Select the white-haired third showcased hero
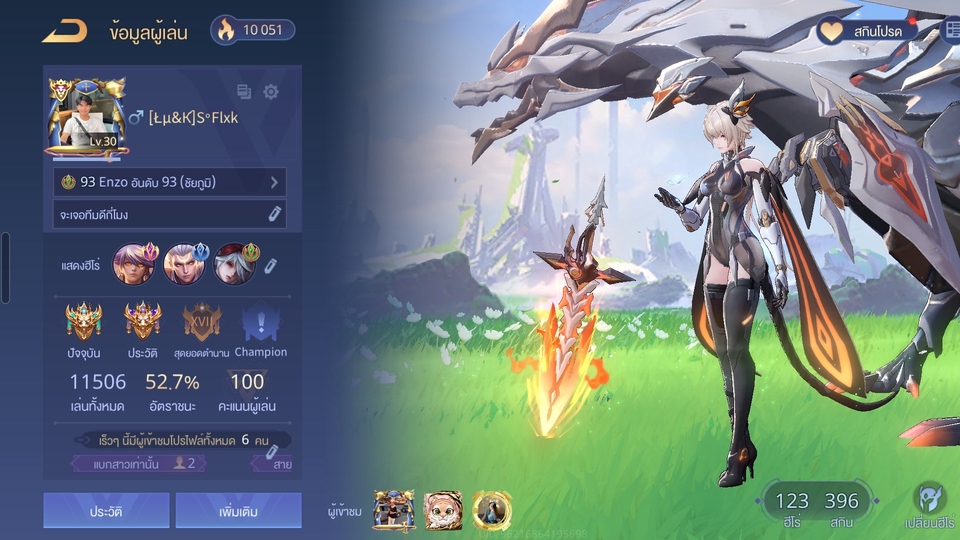The image size is (960, 540). click(x=234, y=264)
